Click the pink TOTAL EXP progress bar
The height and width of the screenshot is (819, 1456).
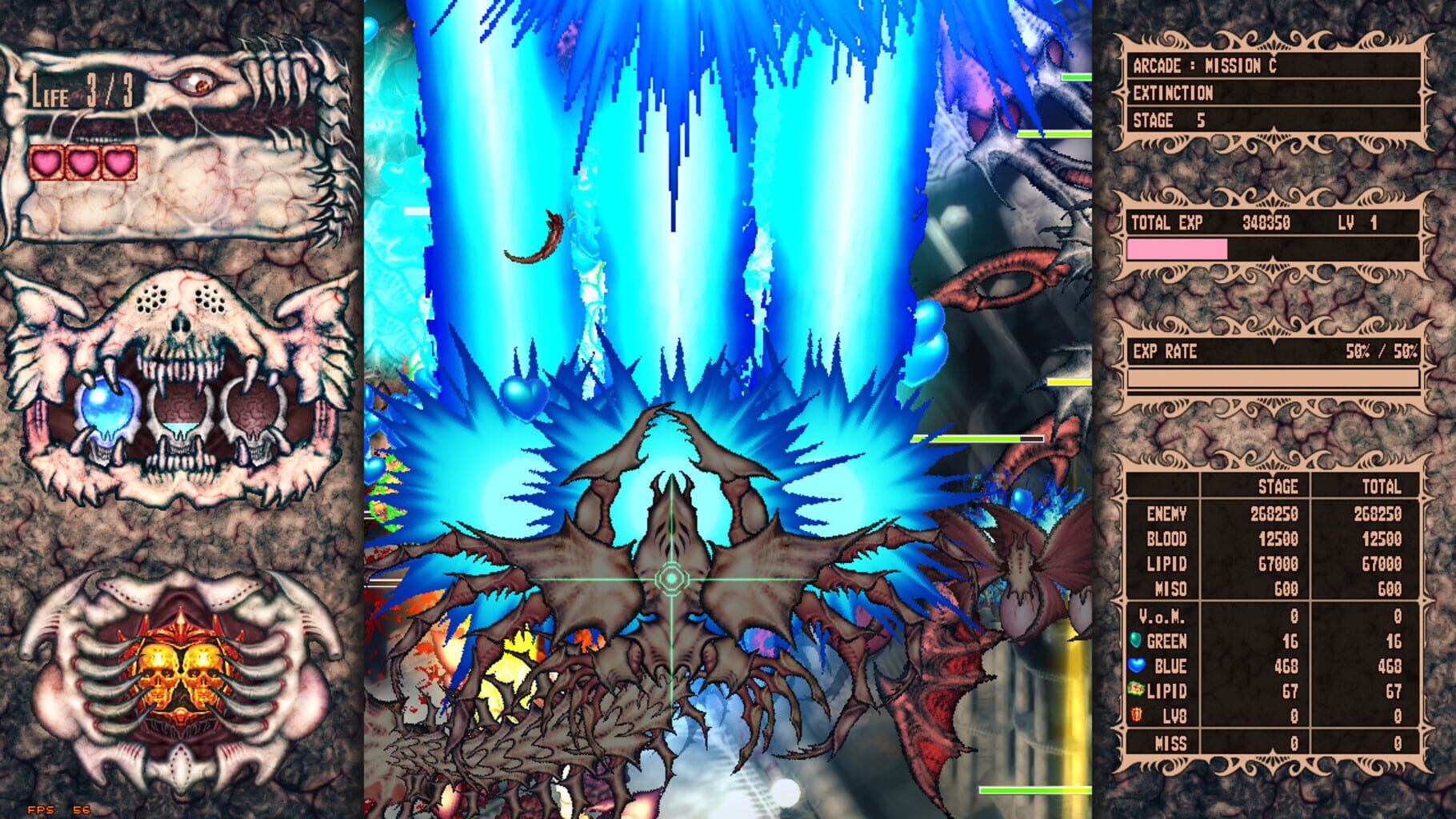click(1178, 251)
